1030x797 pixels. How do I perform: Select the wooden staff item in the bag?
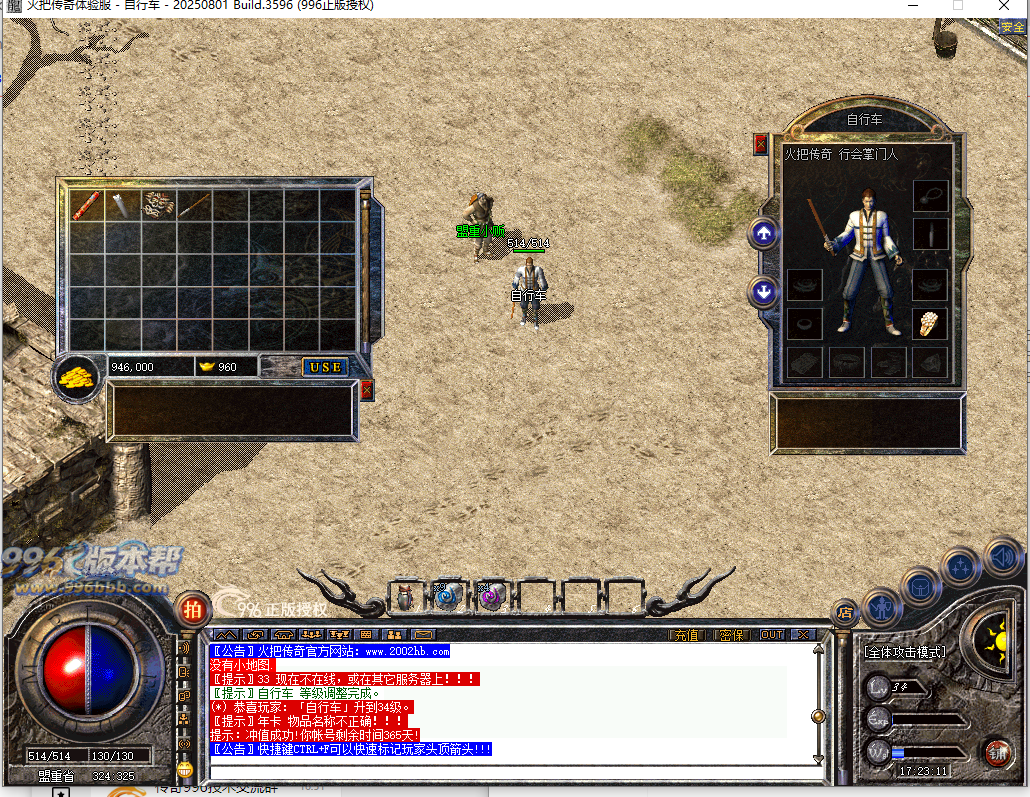[x=194, y=205]
